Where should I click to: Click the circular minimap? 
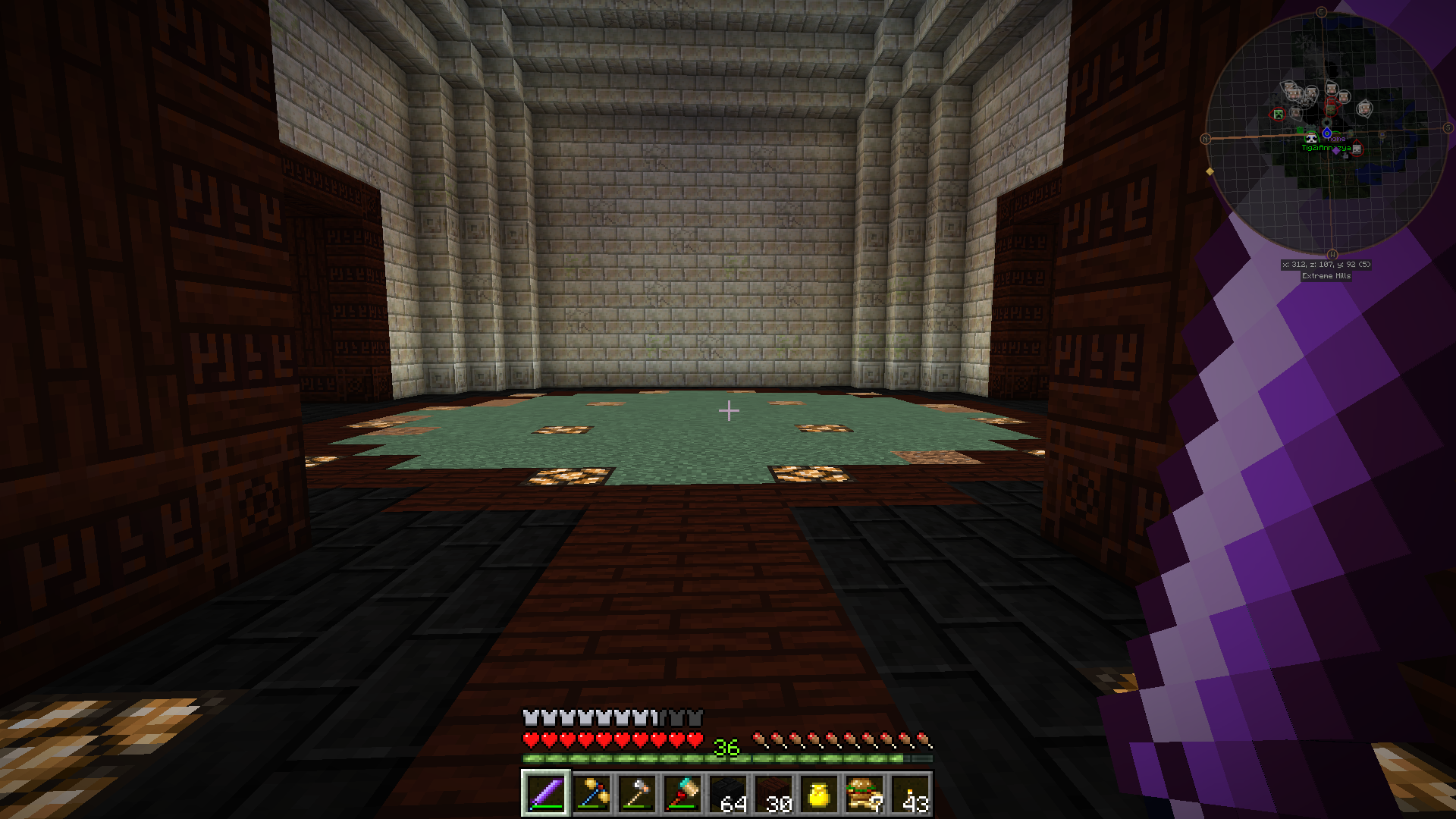pos(1326,133)
